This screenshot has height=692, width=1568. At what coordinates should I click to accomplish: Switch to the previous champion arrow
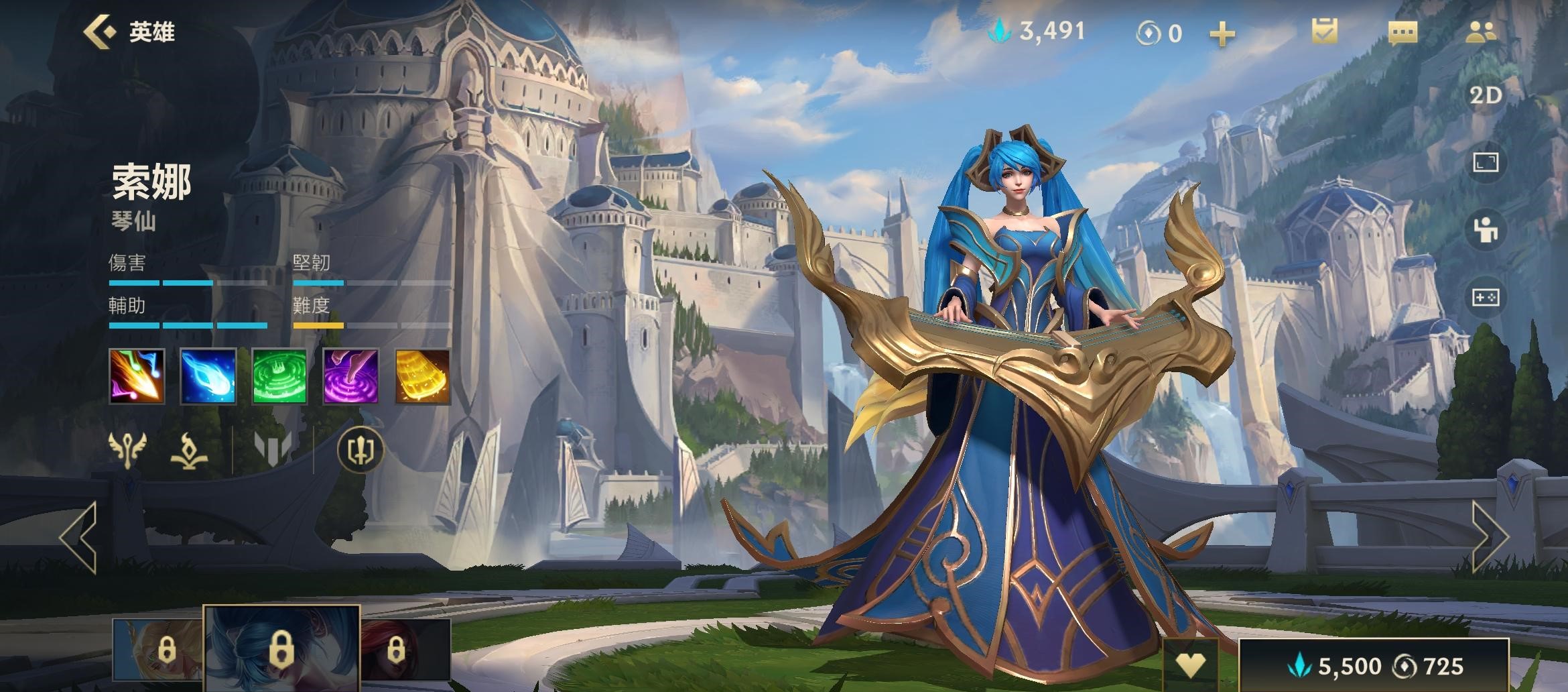(x=78, y=536)
